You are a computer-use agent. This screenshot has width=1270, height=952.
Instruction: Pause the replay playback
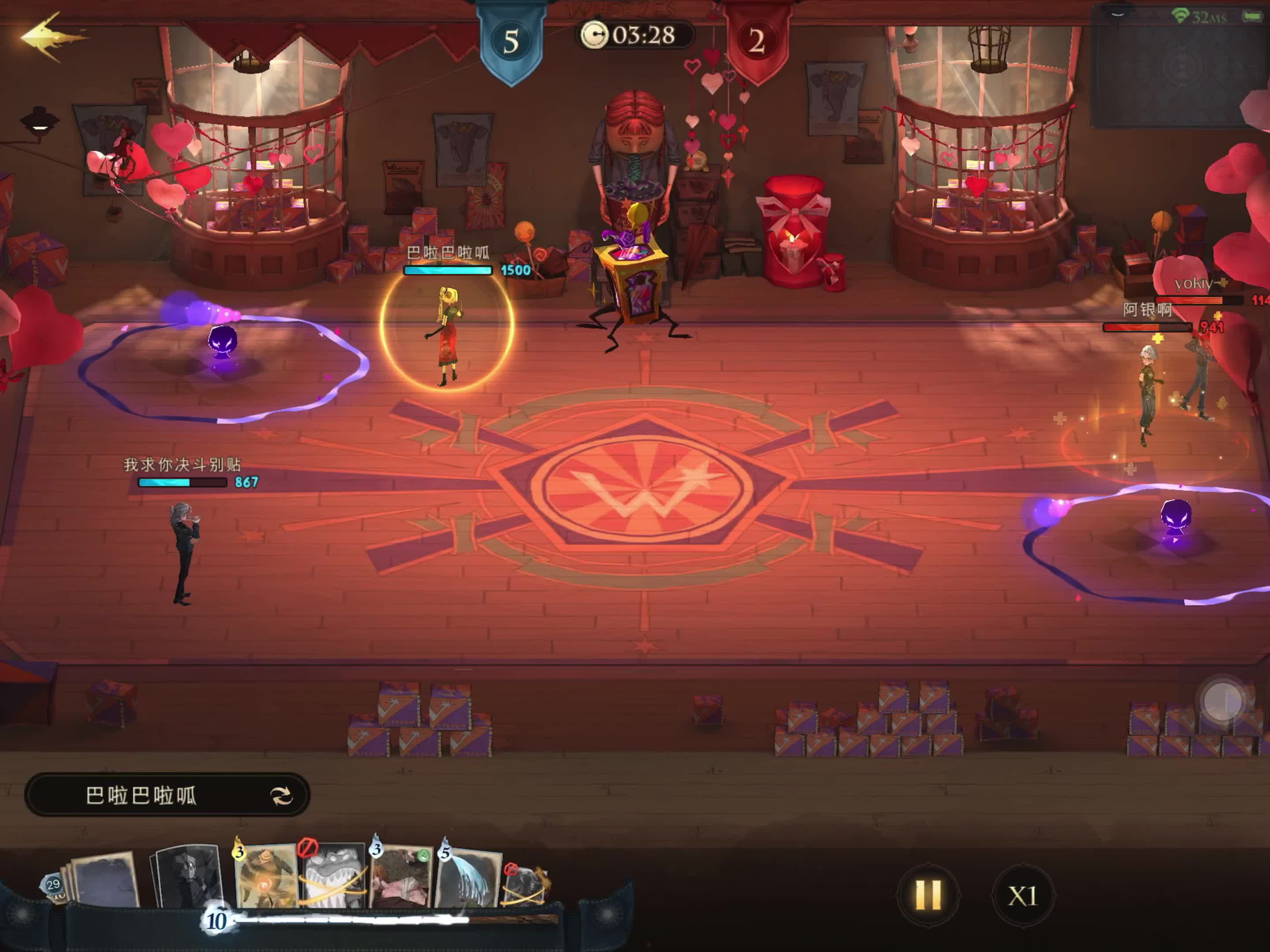click(928, 895)
